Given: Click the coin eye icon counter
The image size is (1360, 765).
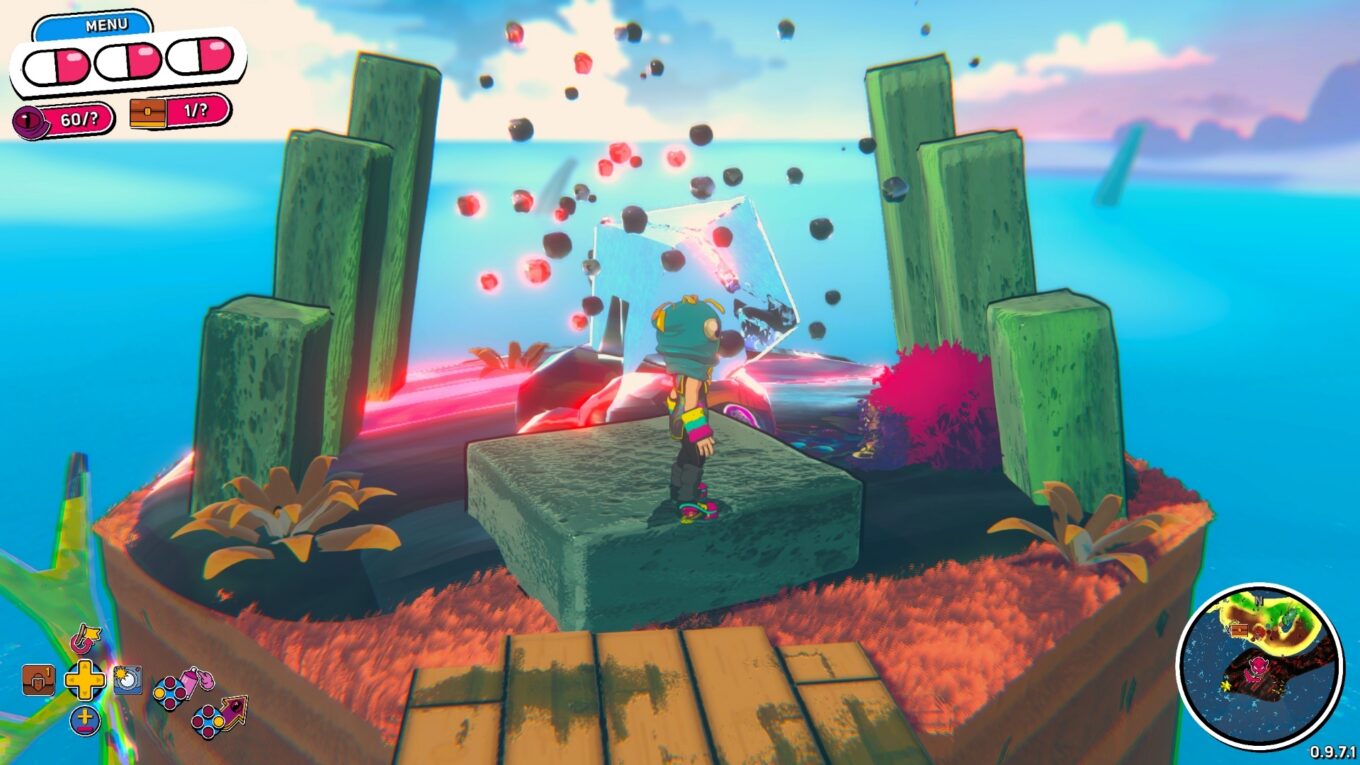Looking at the screenshot, I should [27, 117].
